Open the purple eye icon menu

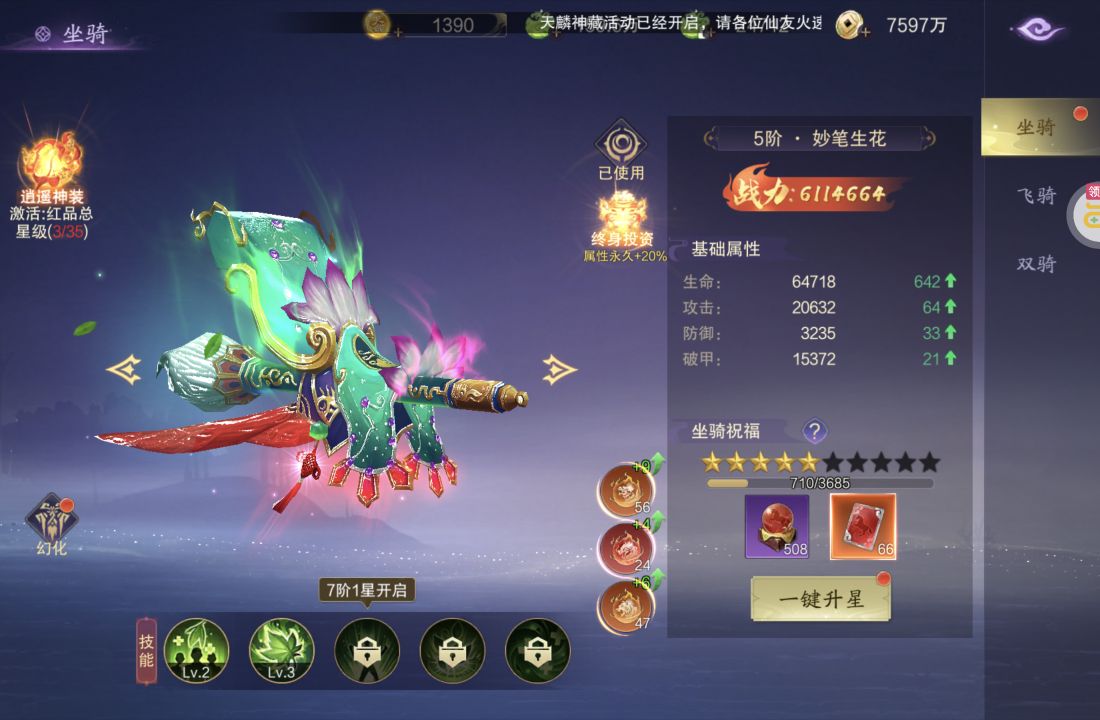(1038, 30)
